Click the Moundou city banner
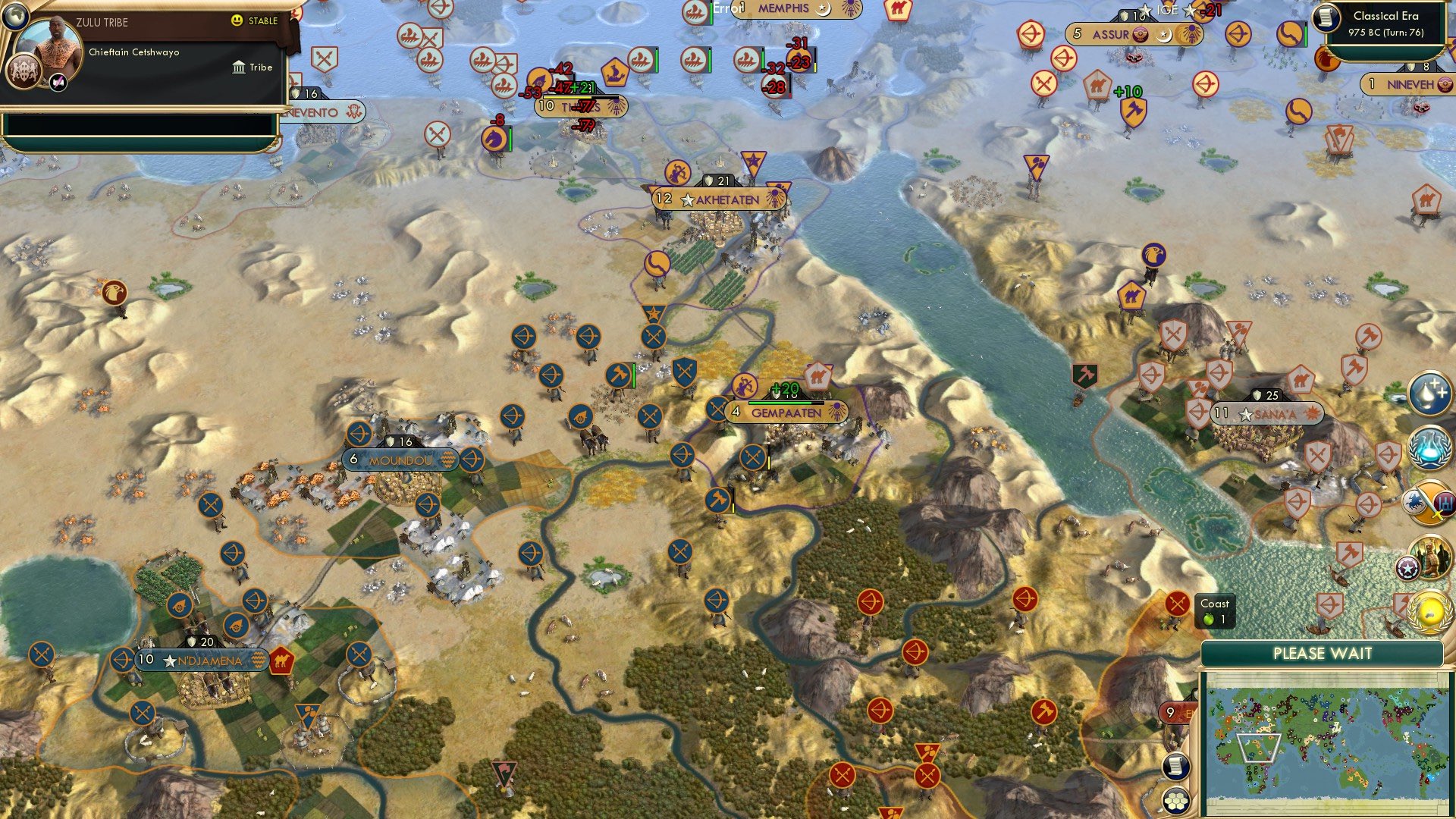Screen dimensions: 1456x819 pos(400,459)
